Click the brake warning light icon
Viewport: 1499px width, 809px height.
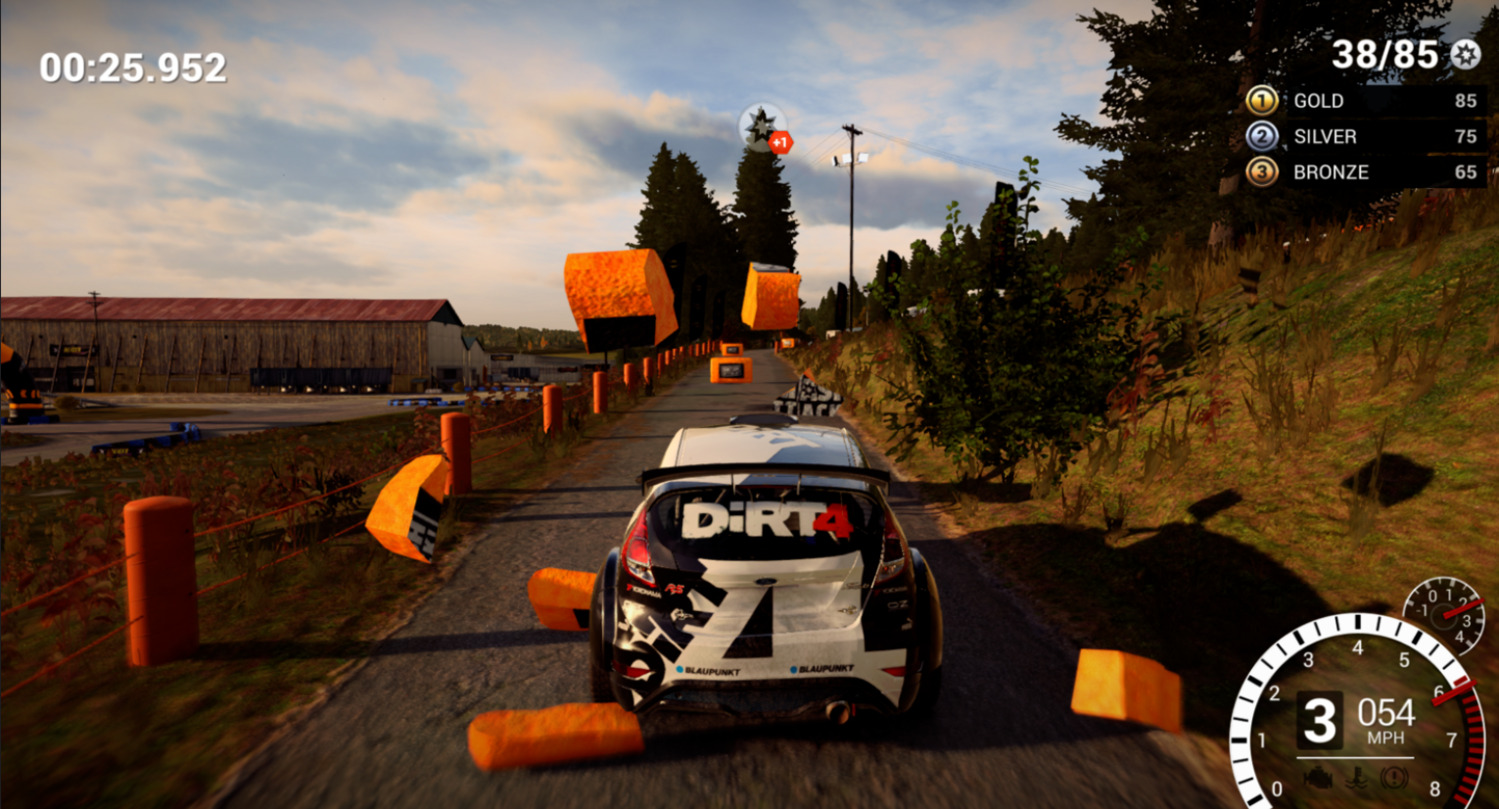click(1395, 776)
